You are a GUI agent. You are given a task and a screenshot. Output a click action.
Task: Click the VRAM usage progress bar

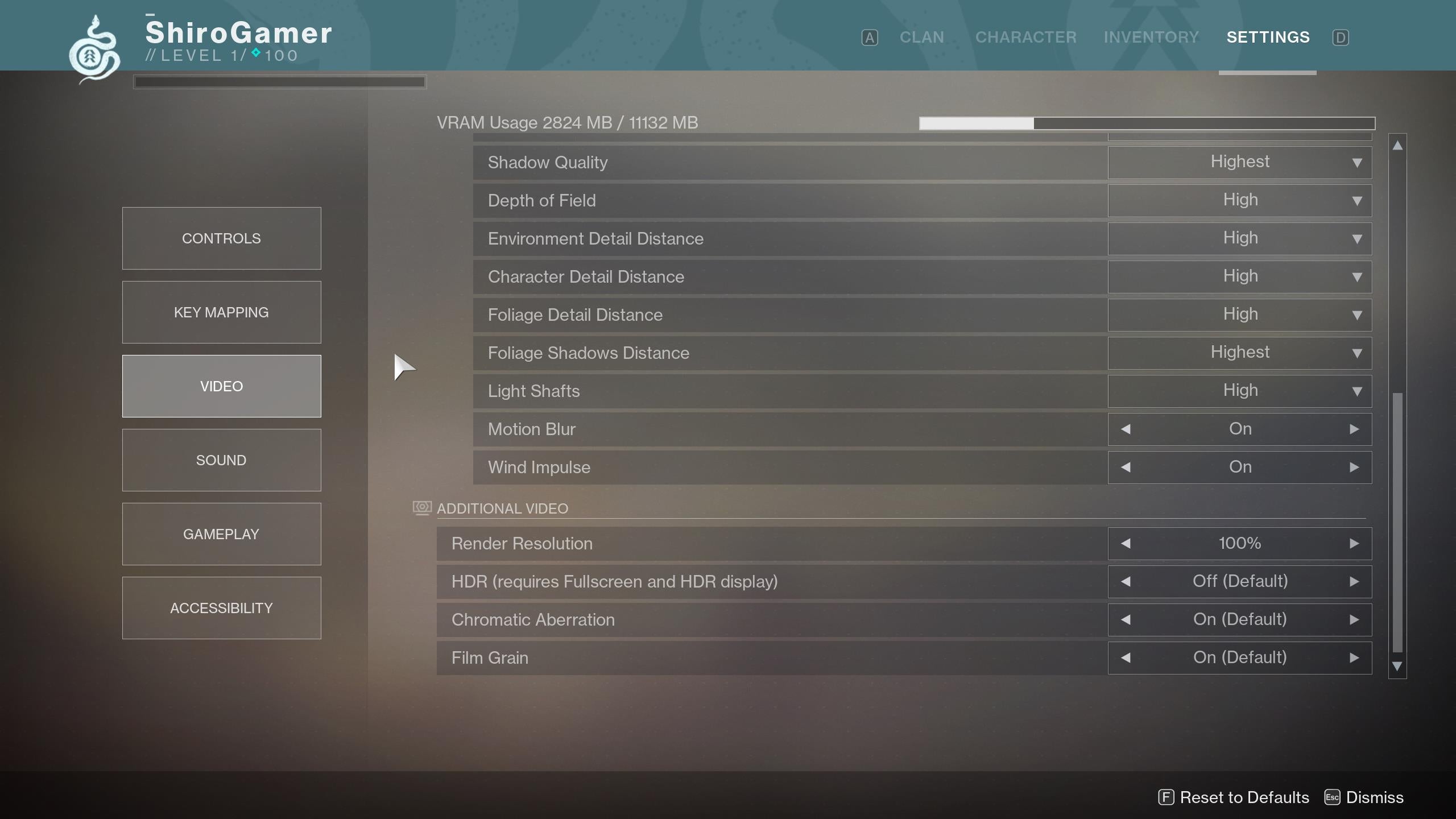tap(1146, 123)
